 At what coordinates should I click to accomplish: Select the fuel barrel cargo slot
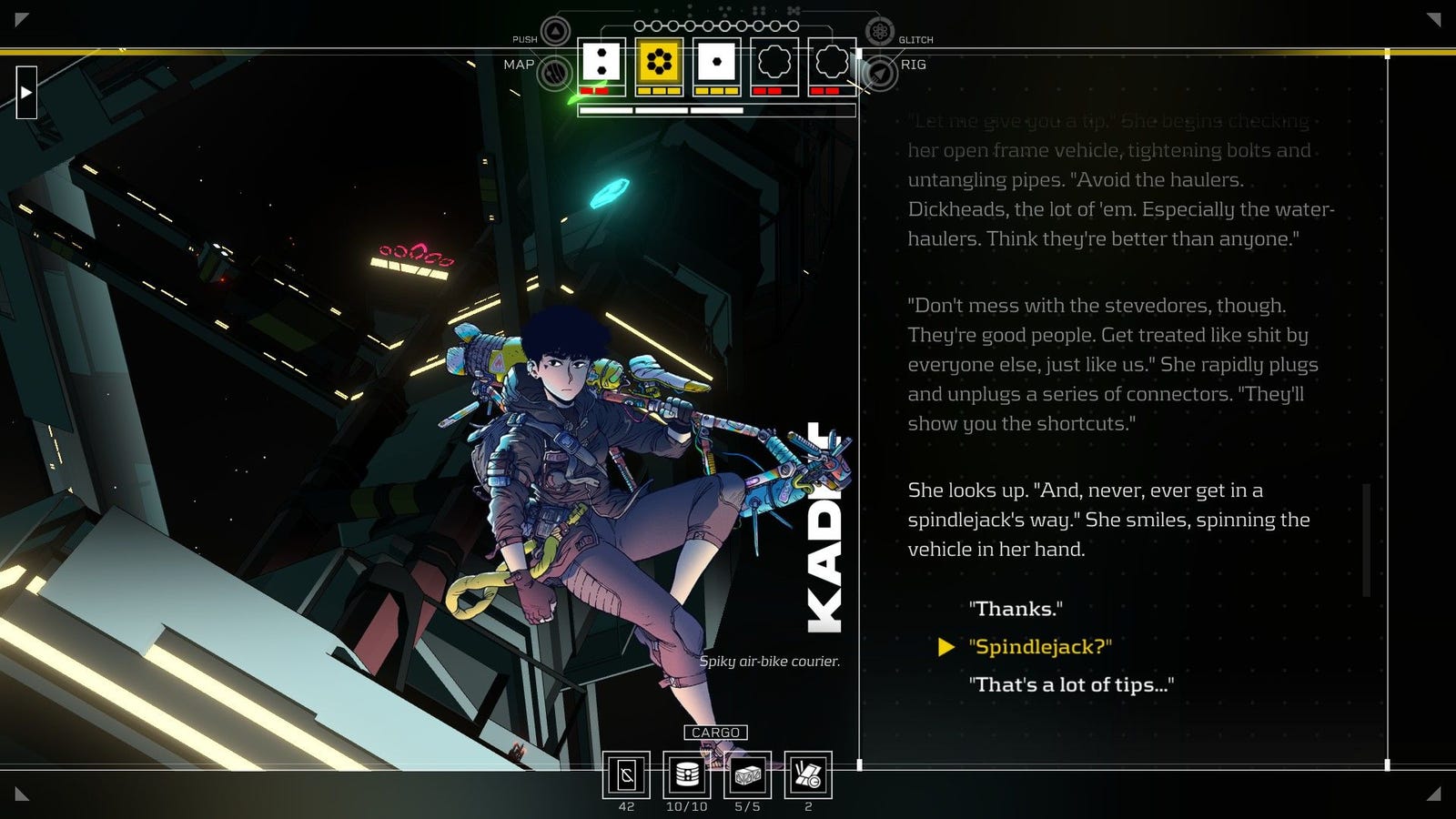click(686, 775)
